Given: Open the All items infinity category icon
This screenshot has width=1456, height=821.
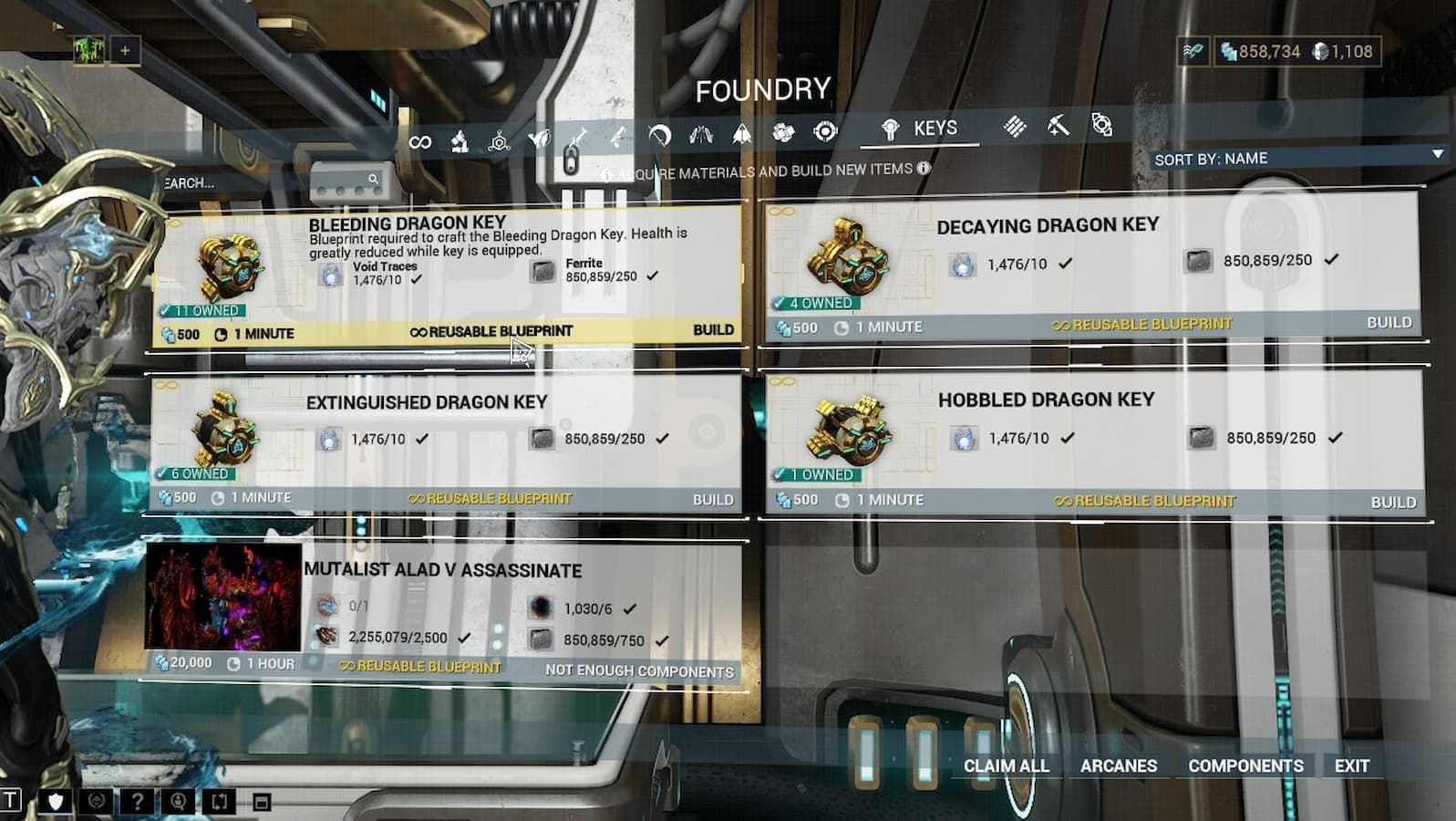Looking at the screenshot, I should tap(422, 139).
